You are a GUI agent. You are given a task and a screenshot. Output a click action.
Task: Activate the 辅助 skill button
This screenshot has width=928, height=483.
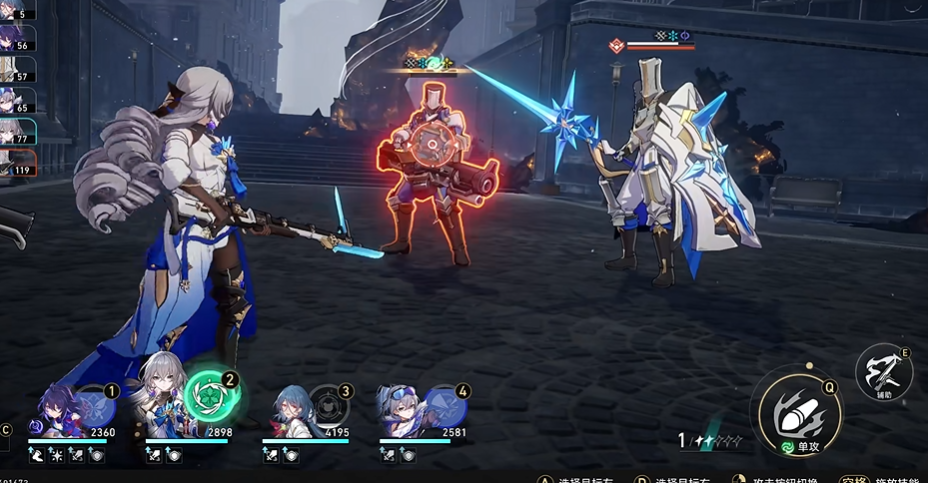point(883,373)
